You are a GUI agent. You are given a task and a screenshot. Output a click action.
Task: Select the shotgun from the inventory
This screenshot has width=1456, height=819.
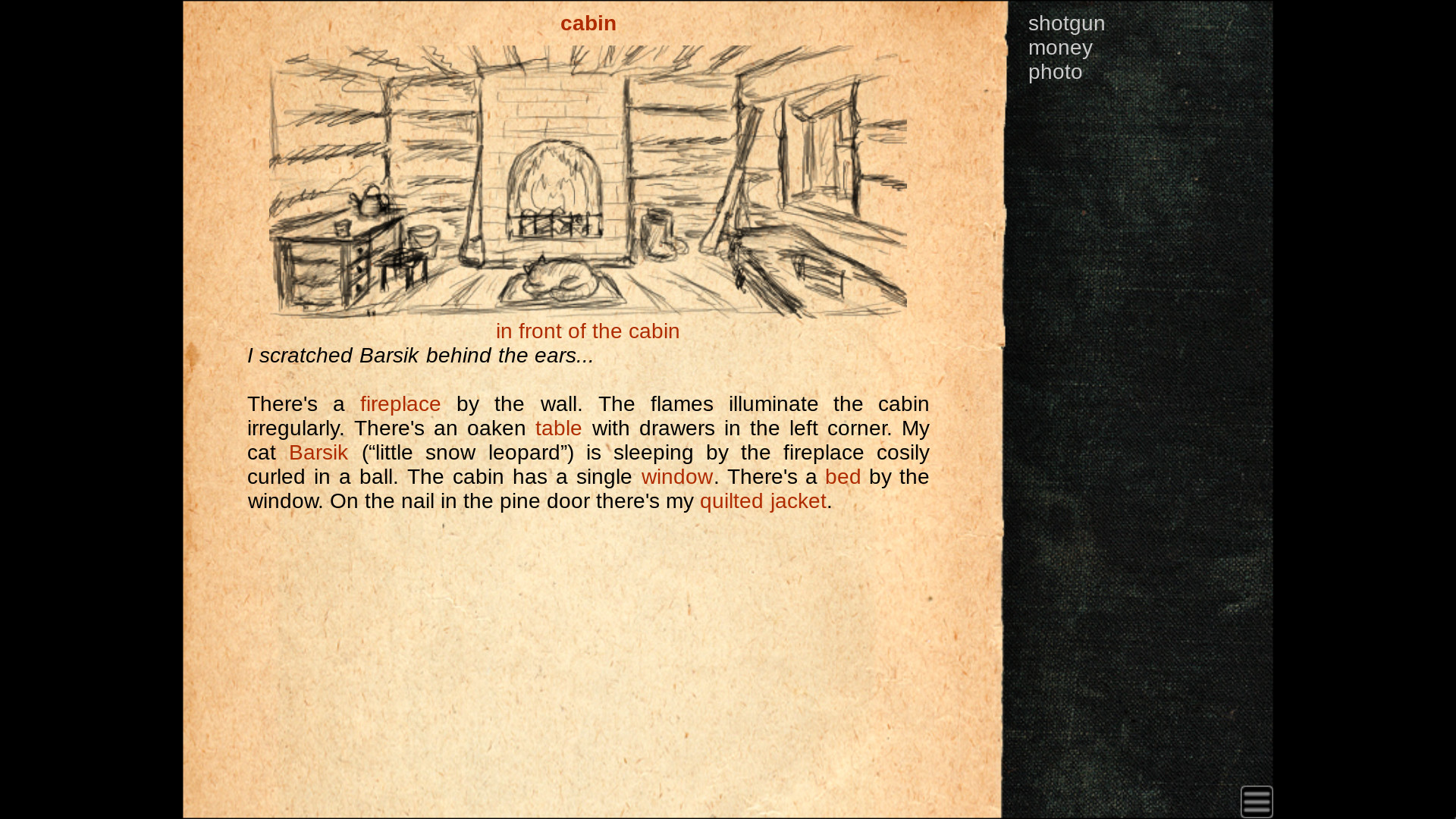1066,24
